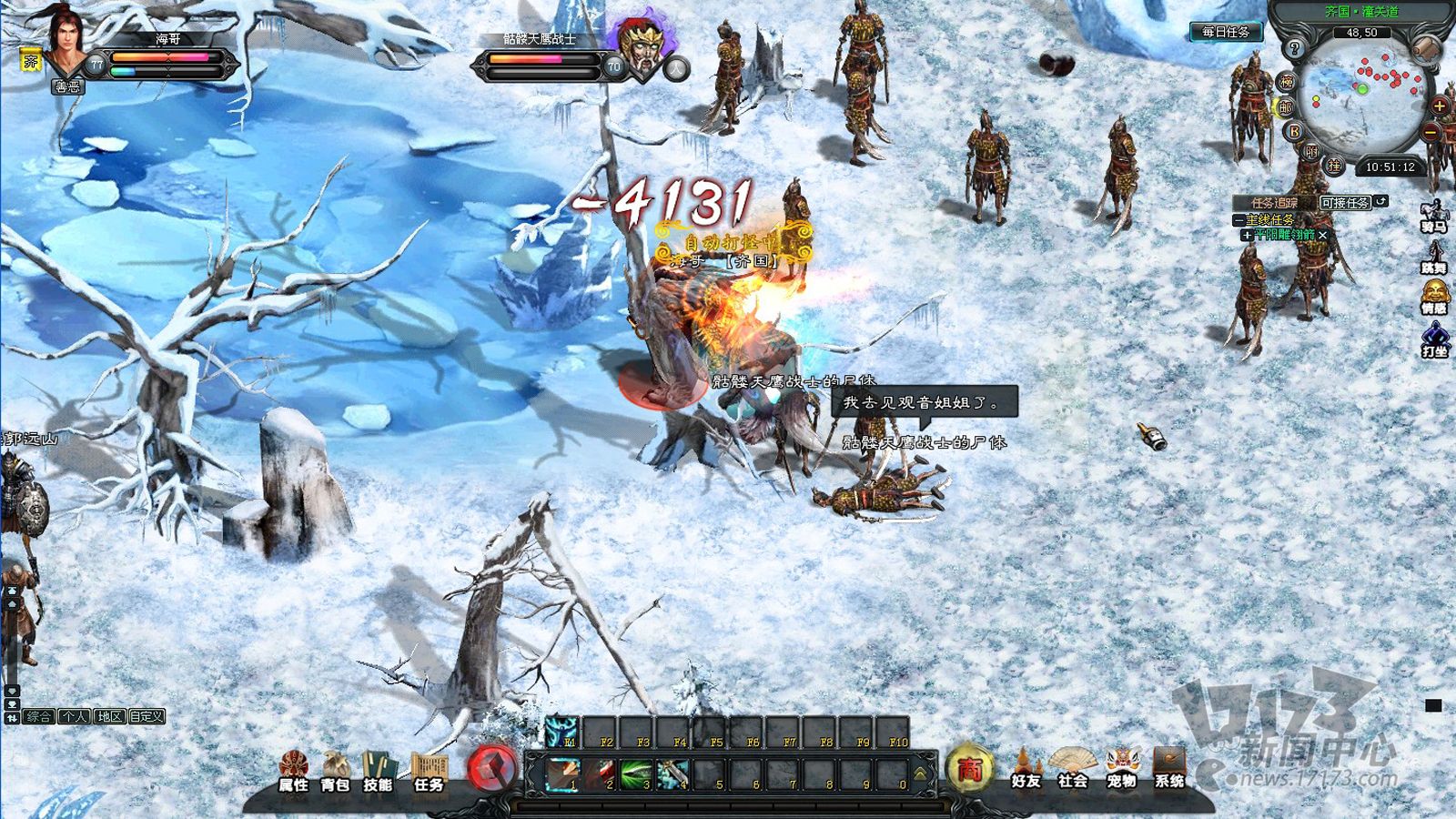Image resolution: width=1456 pixels, height=819 pixels.
Task: Open the 系统 system menu
Action: click(x=1169, y=770)
